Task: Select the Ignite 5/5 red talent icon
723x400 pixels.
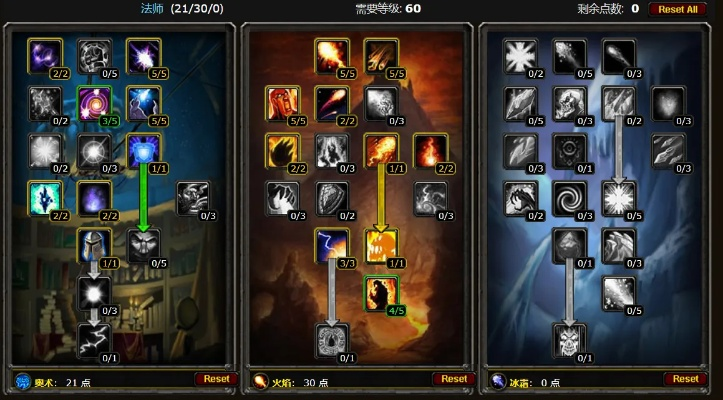Action: 283,102
